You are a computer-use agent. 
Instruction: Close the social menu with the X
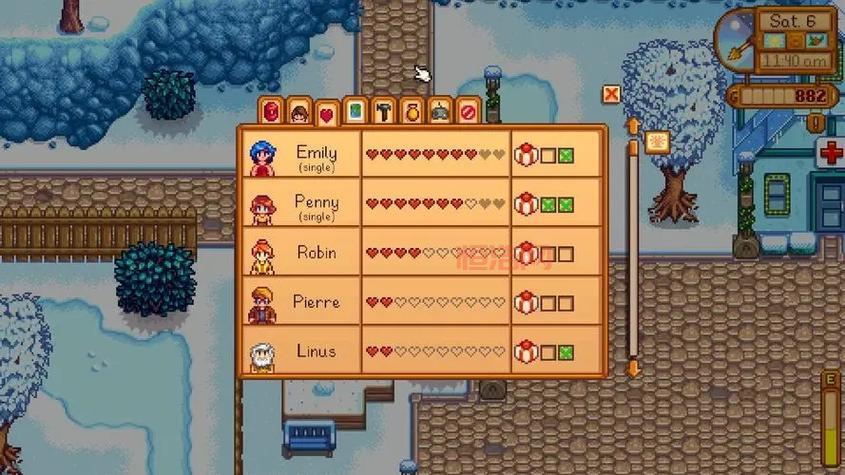(x=611, y=95)
